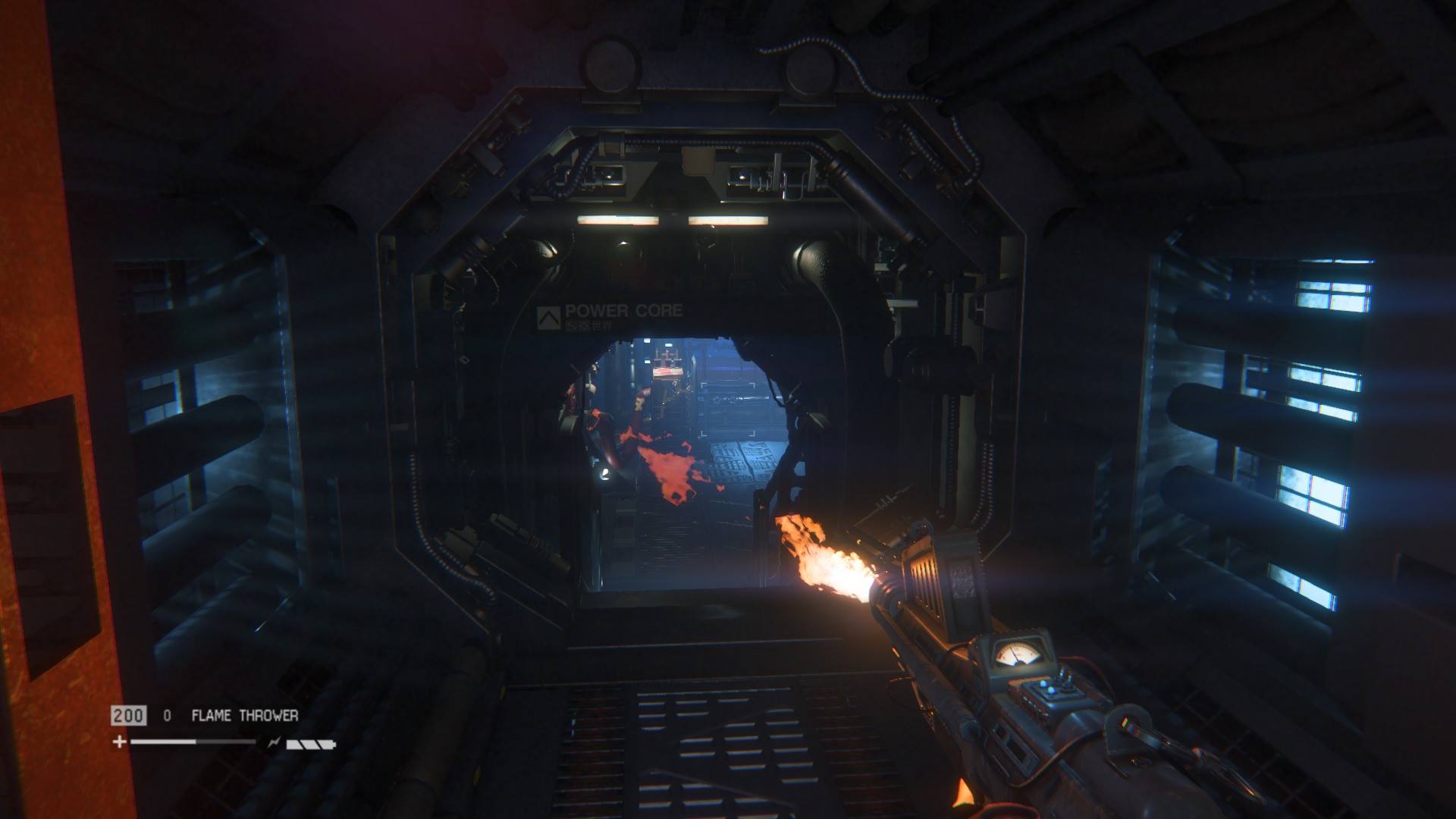
Task: Select the Flame Thrower weapon label
Action: pos(244,715)
